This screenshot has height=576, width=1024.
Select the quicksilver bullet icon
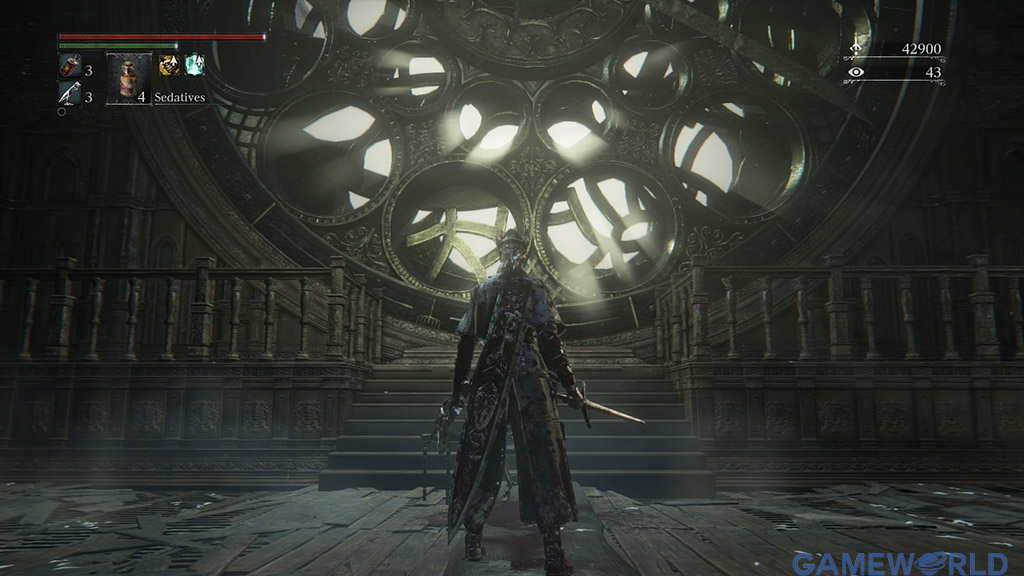pos(69,95)
